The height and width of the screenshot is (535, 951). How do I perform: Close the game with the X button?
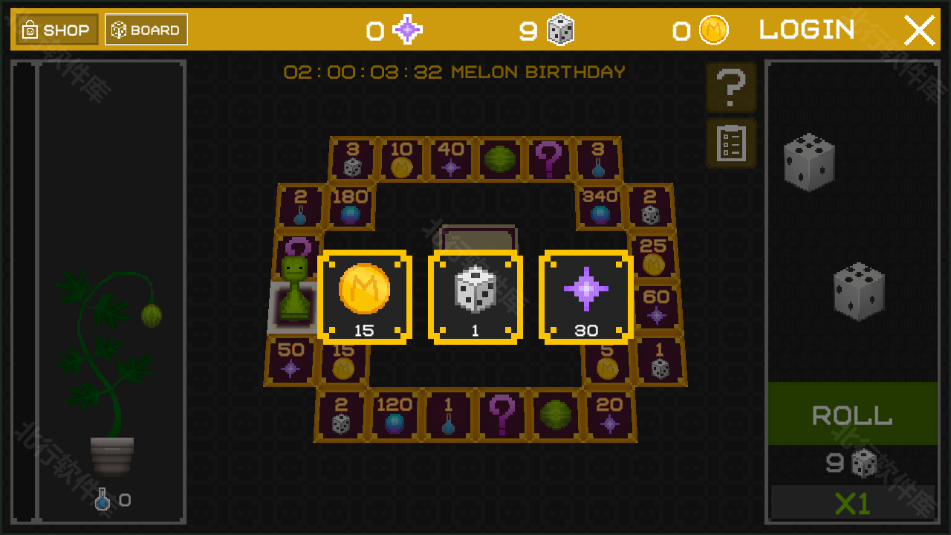pos(919,30)
